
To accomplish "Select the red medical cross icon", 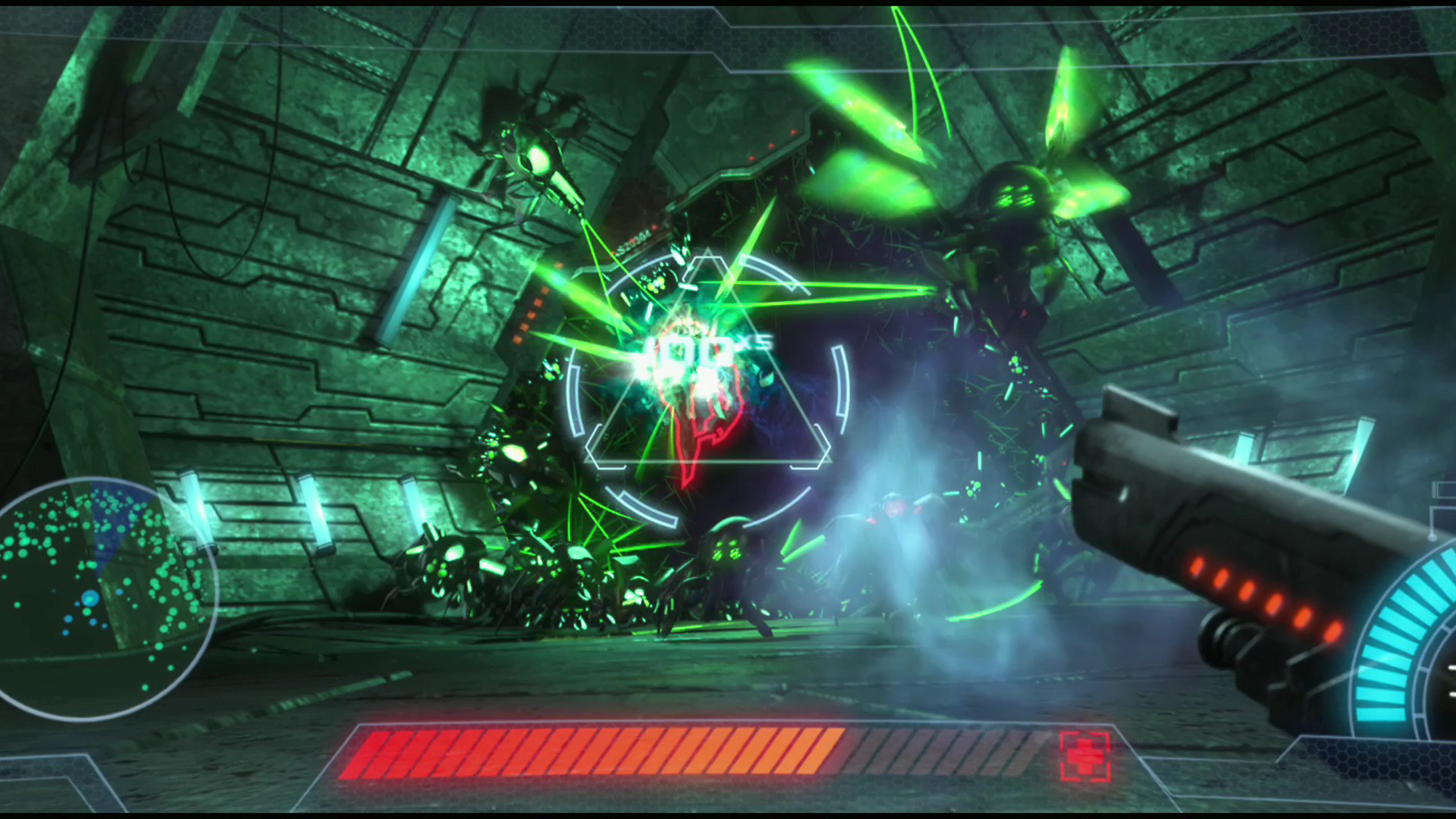I will click(1085, 756).
